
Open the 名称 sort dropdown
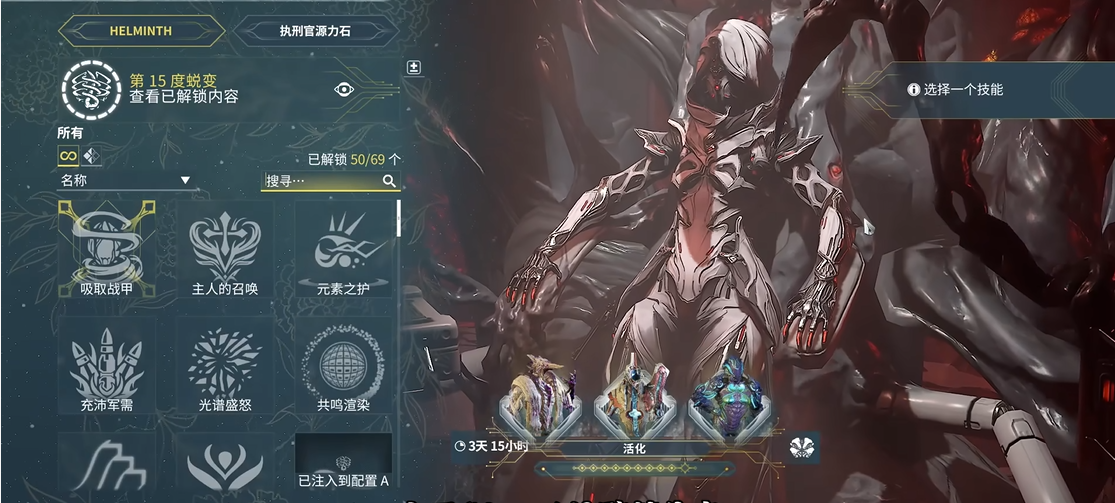click(x=125, y=181)
